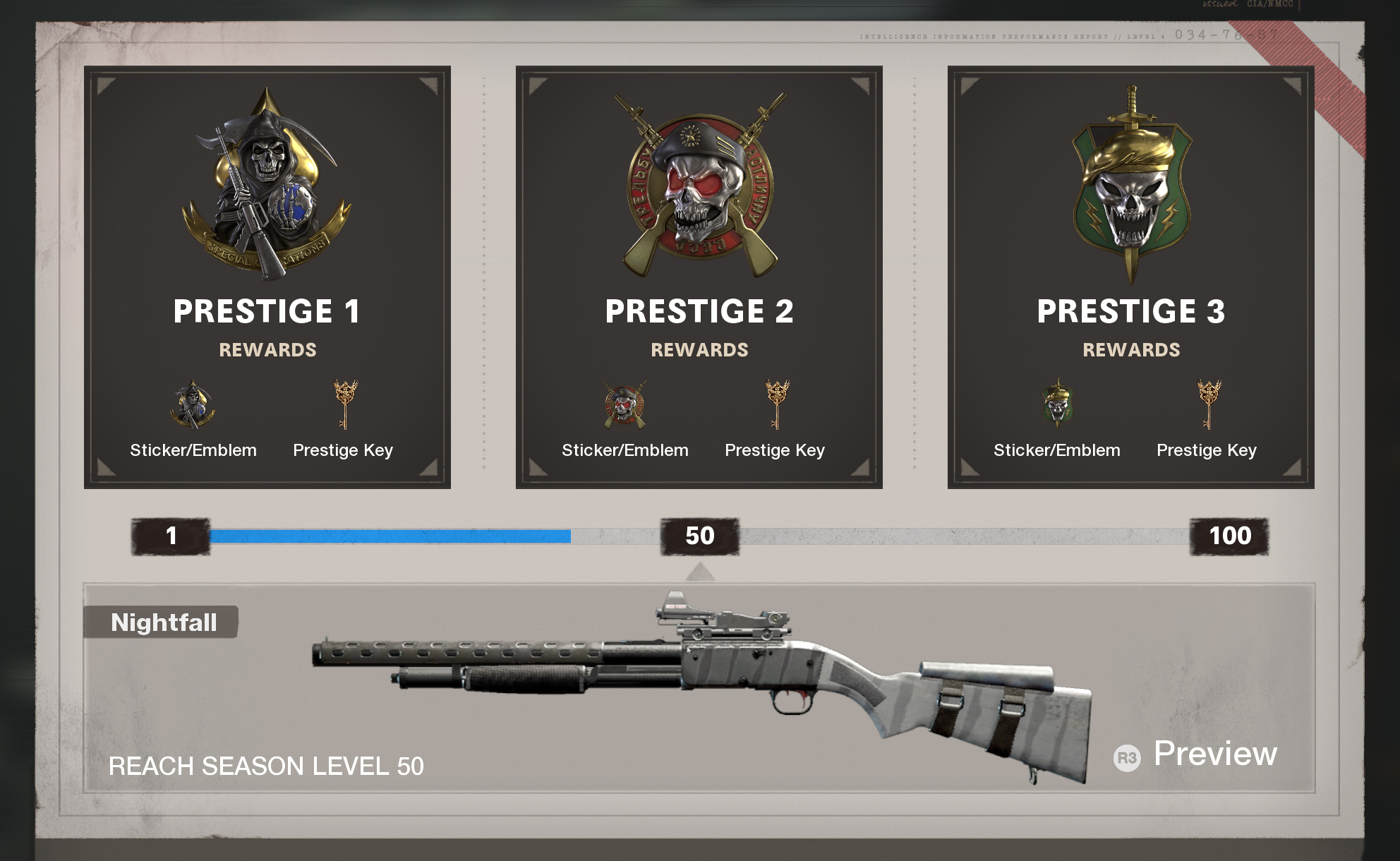Screen dimensions: 1400x861
Task: Open the Prestige 2 rewards card
Action: (699, 275)
